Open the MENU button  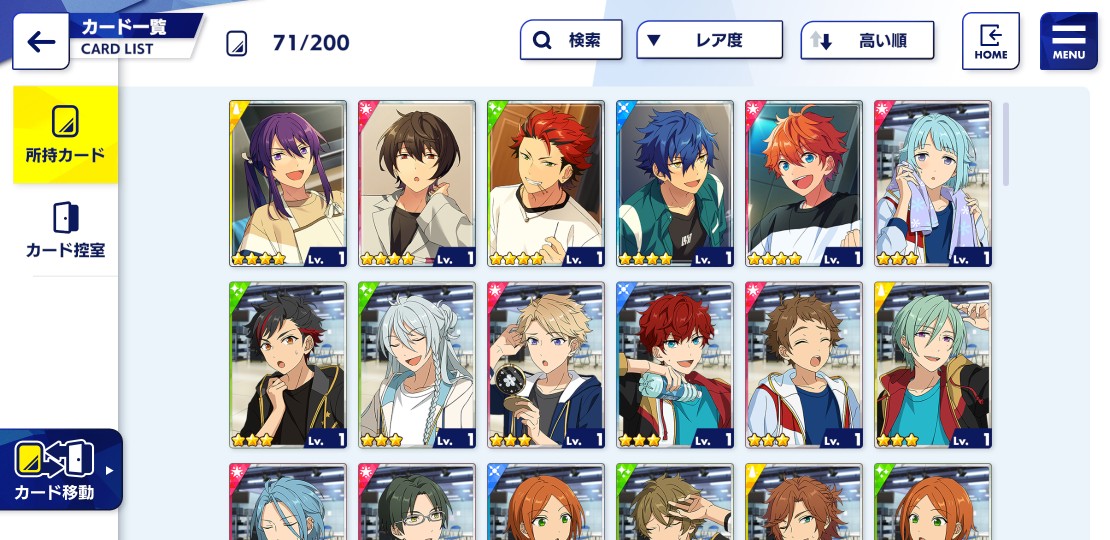pos(1068,41)
